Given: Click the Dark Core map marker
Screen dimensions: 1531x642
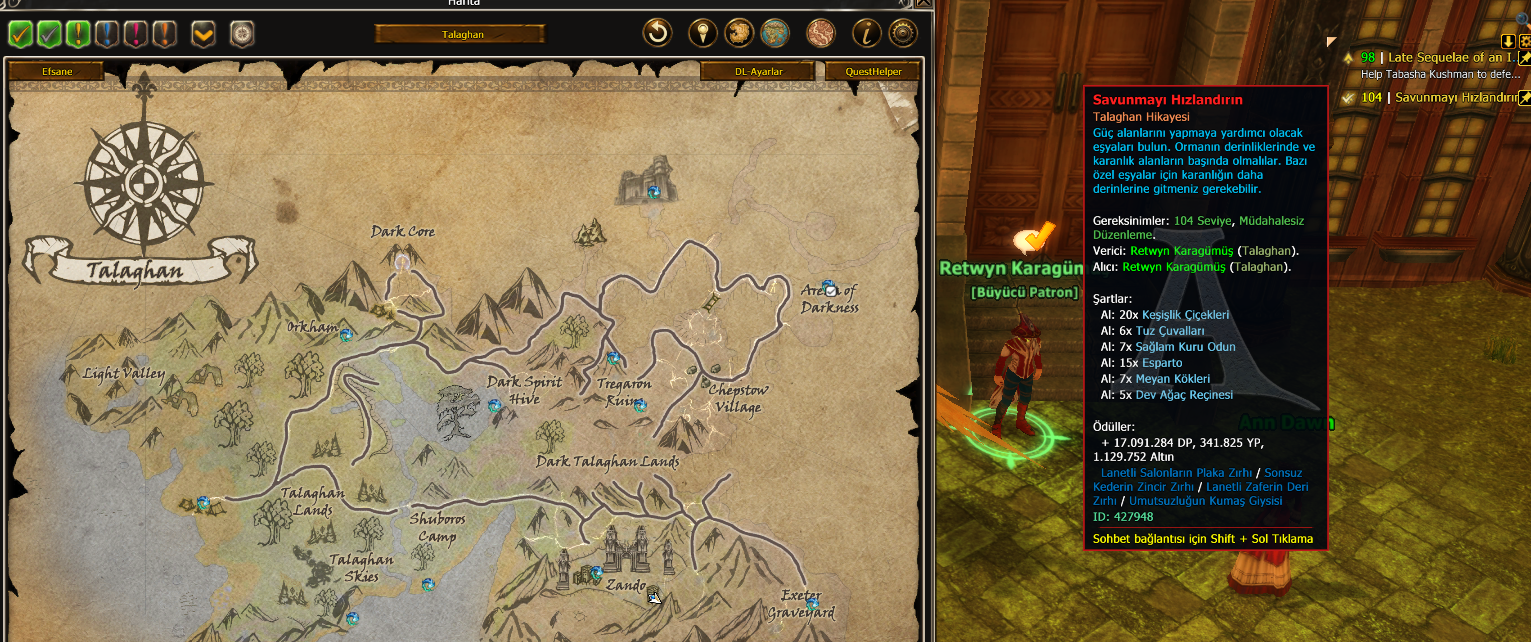Looking at the screenshot, I should 402,262.
